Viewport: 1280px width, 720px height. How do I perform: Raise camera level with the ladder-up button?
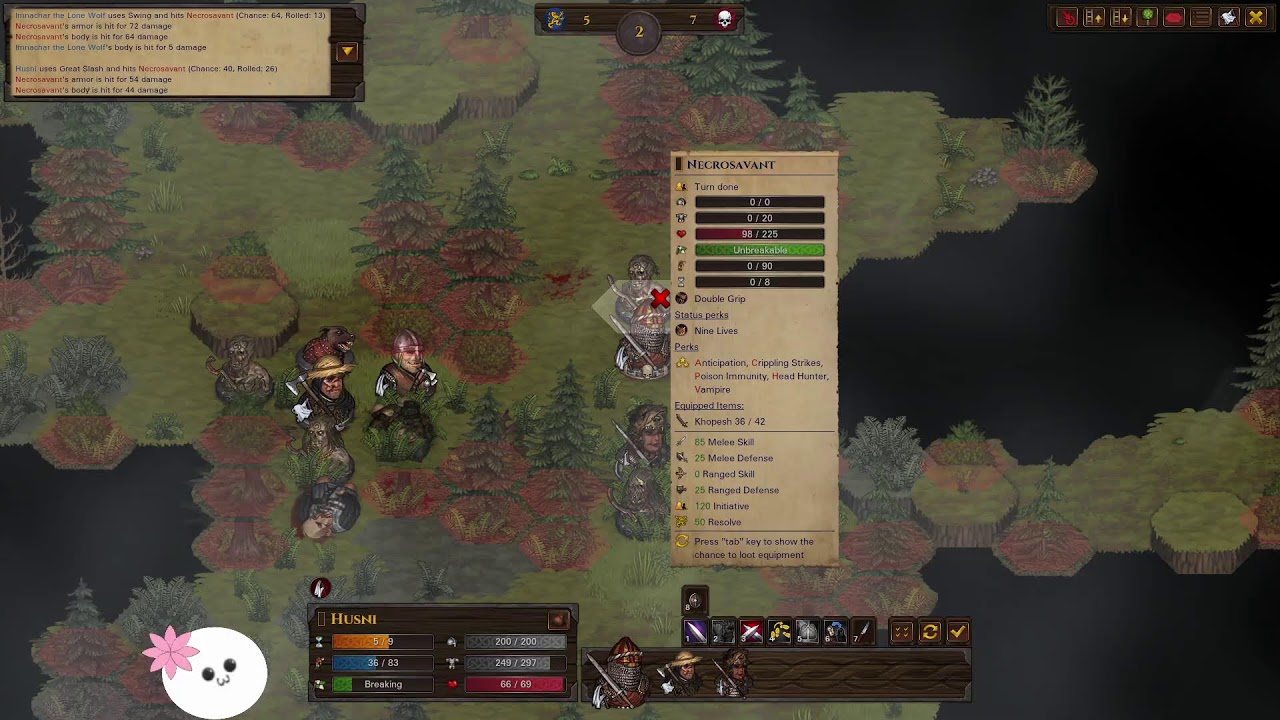1094,18
